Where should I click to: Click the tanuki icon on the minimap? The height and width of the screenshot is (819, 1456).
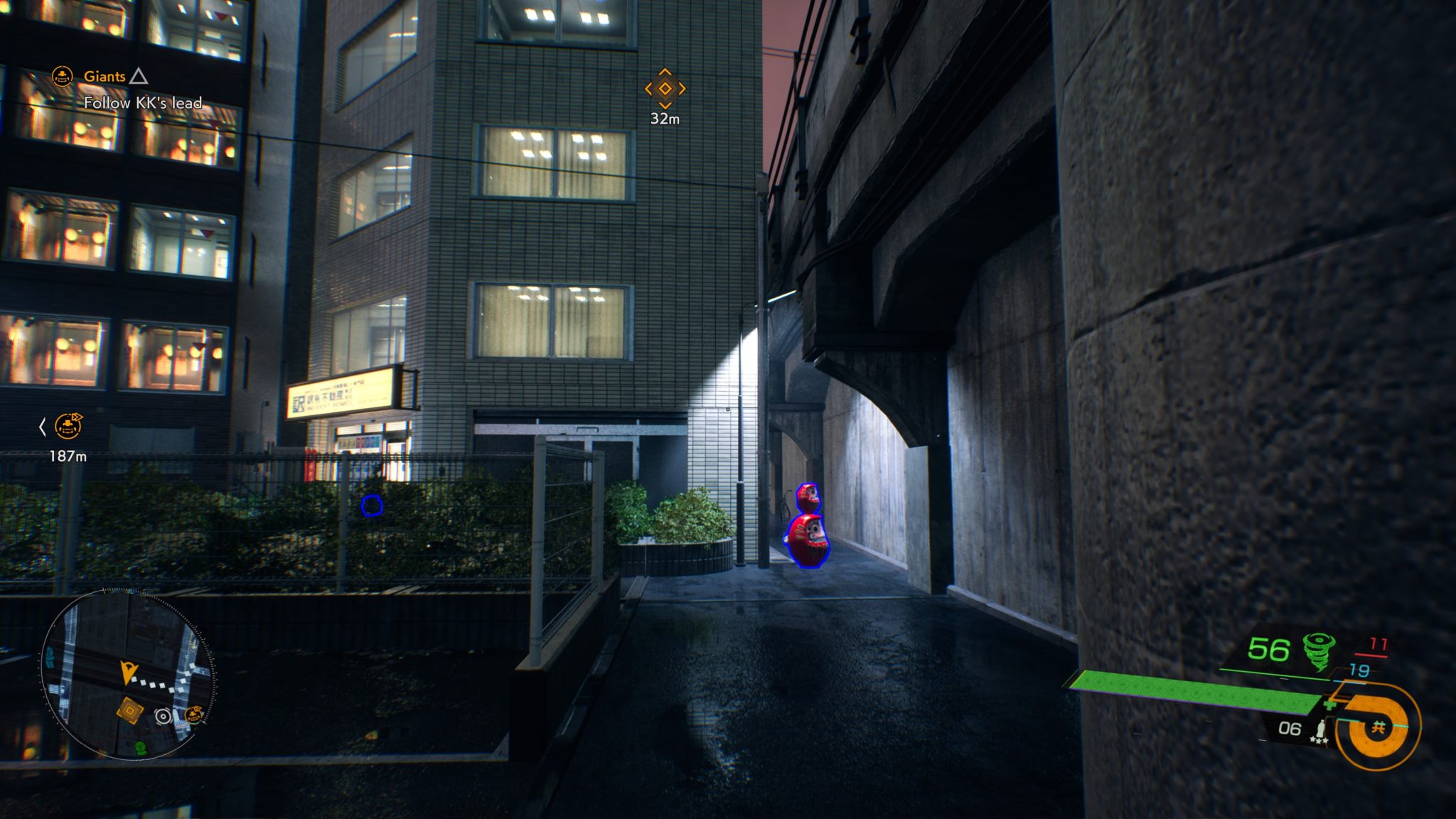pos(193,714)
